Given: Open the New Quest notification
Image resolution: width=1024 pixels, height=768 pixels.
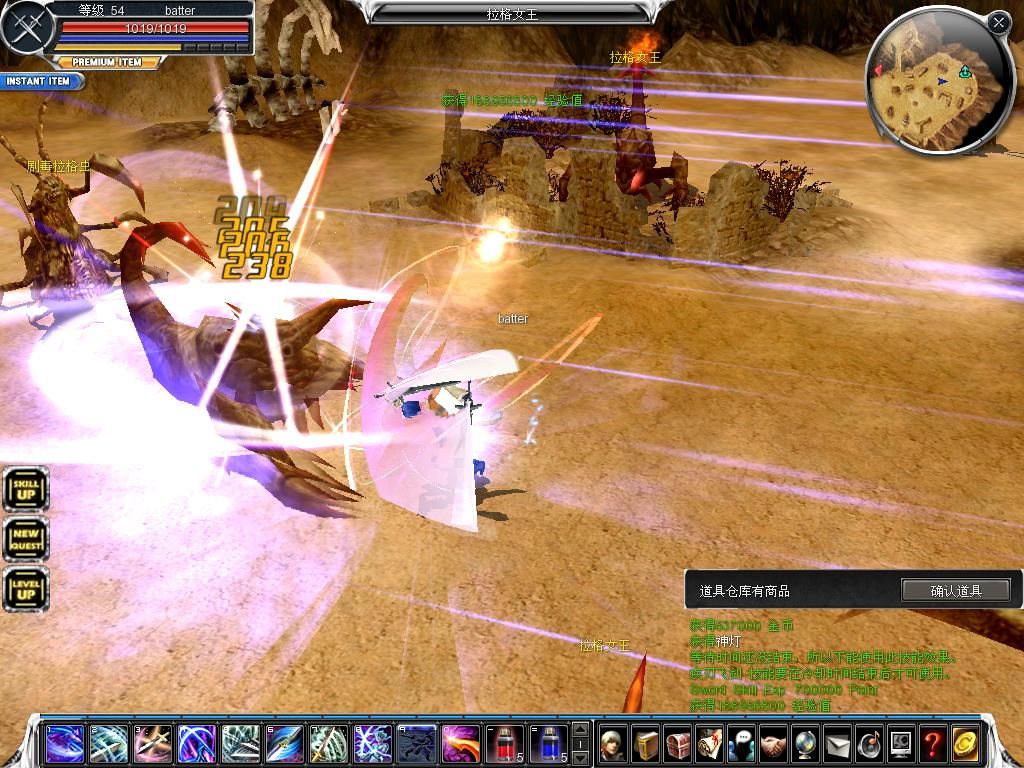Looking at the screenshot, I should point(26,540).
